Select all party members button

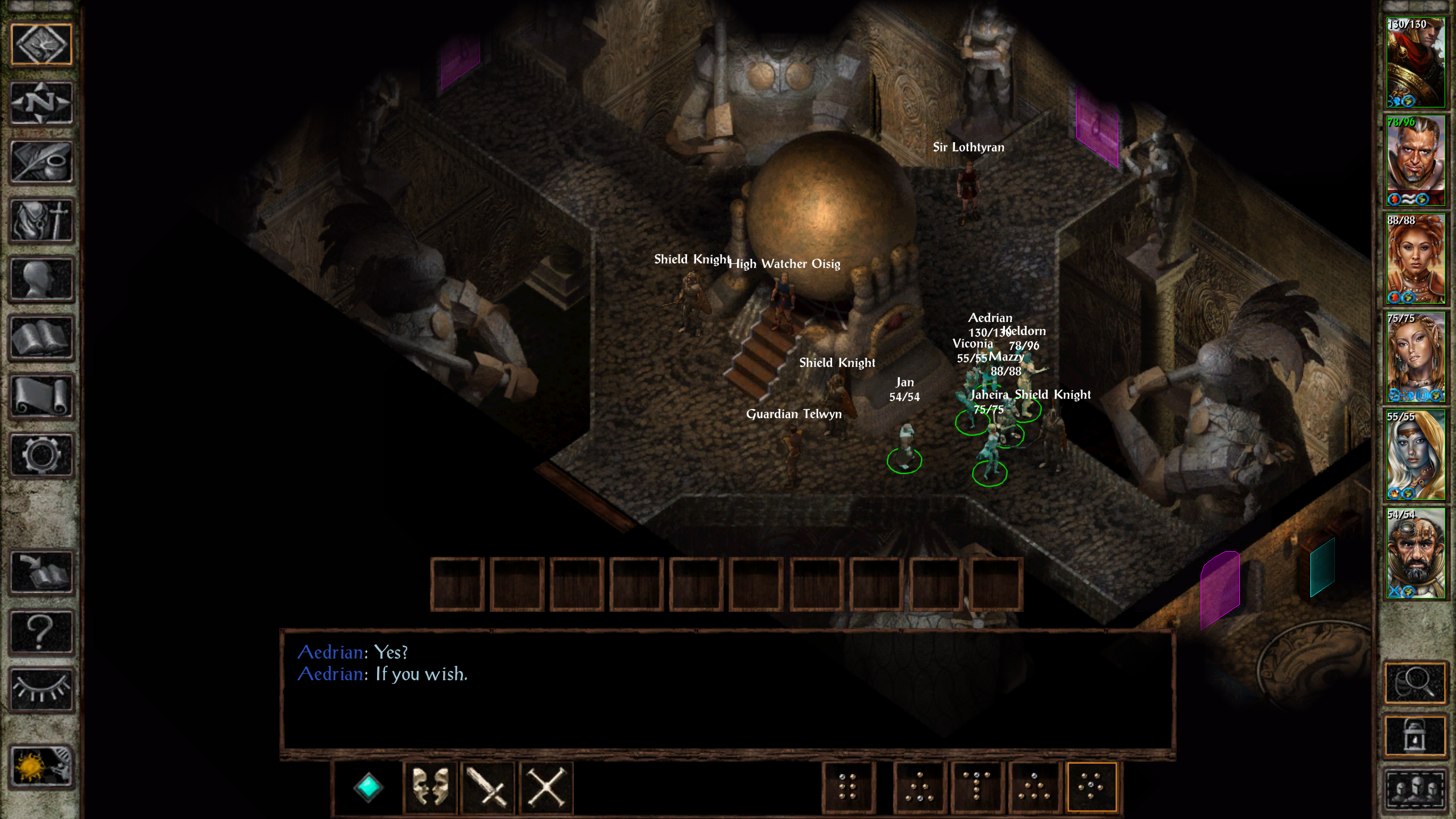[1415, 789]
